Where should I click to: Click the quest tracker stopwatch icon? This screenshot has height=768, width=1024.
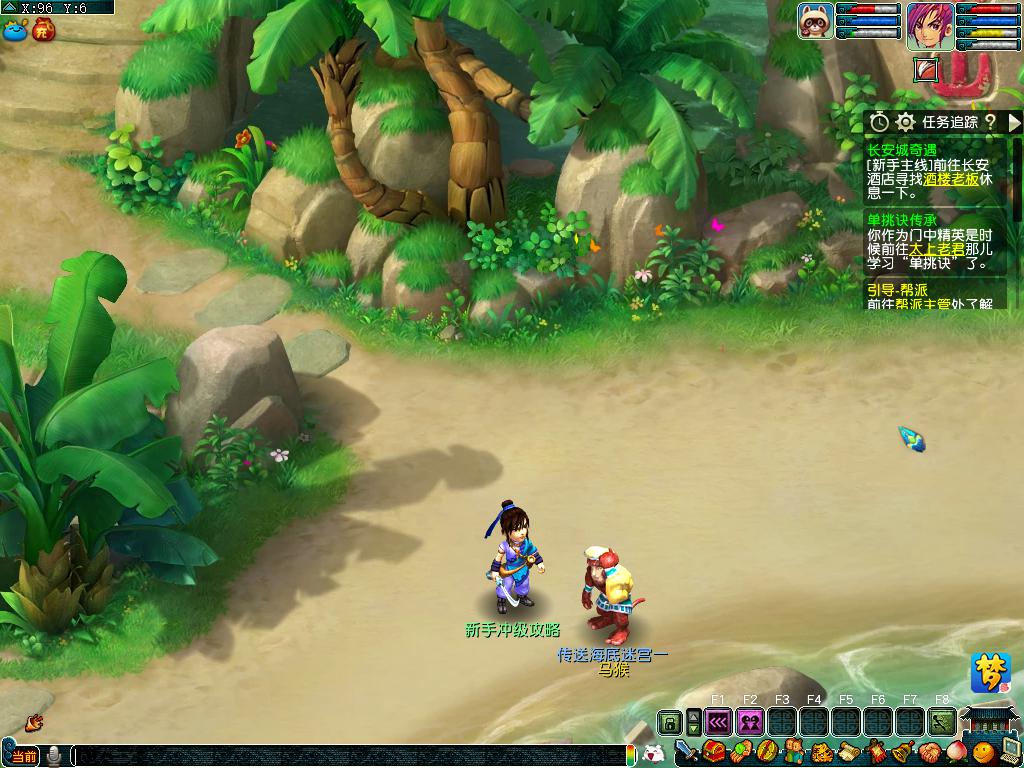879,122
